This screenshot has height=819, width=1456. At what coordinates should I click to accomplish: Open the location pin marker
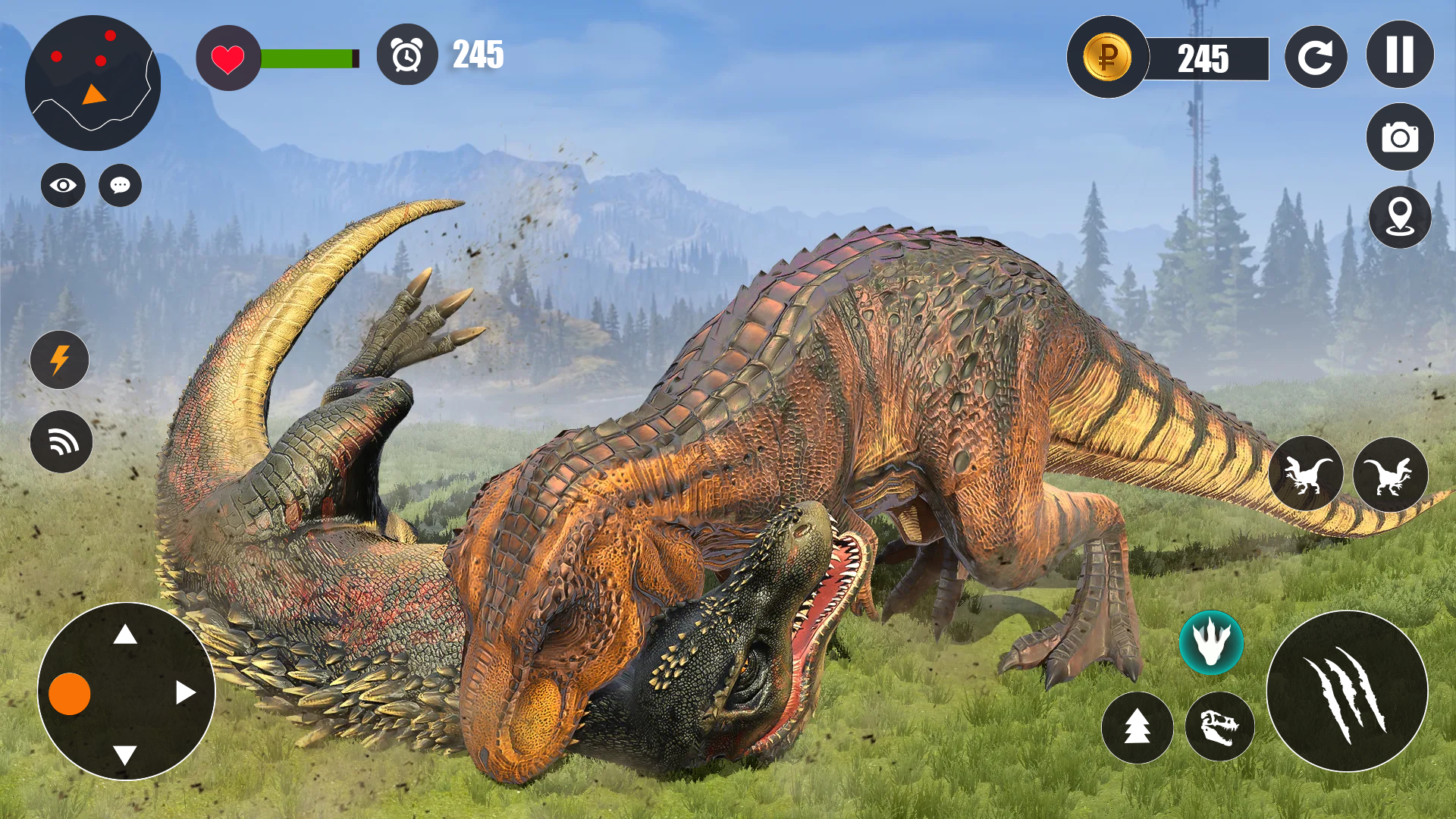1399,218
